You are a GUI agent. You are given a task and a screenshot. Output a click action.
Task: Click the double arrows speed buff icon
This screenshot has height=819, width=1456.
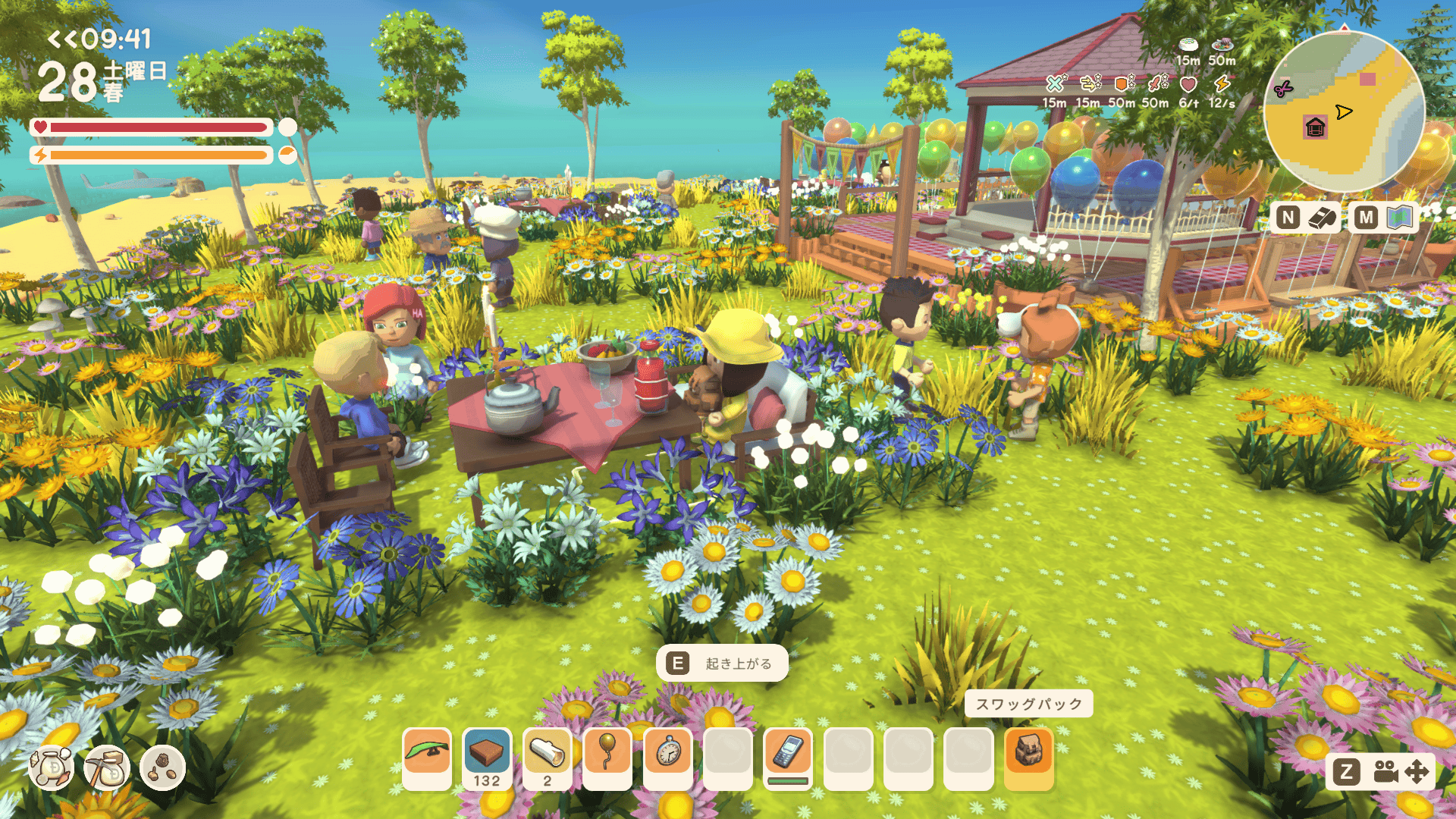pos(1089,83)
